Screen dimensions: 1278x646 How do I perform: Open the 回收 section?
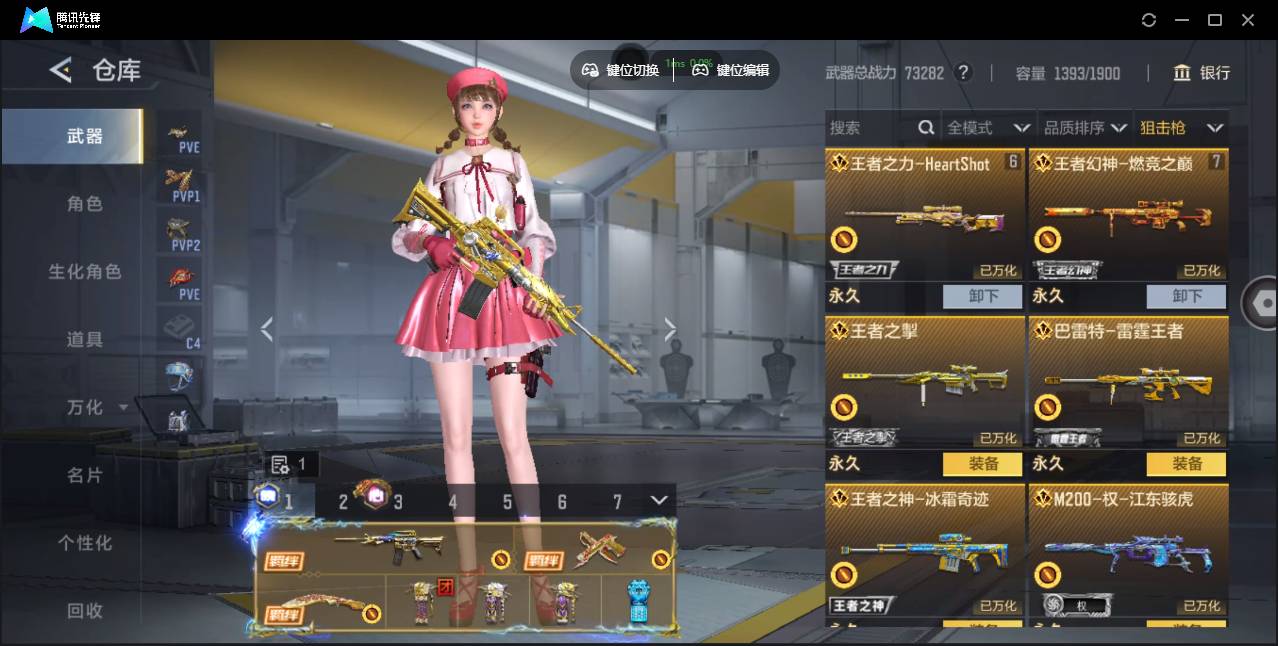pos(85,610)
